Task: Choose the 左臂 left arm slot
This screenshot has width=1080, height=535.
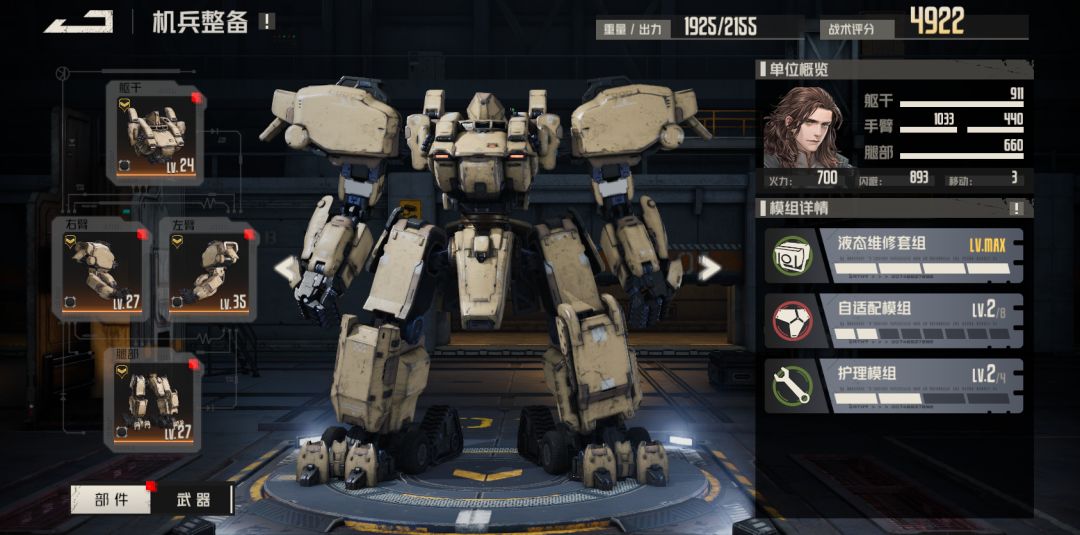Action: click(x=207, y=270)
